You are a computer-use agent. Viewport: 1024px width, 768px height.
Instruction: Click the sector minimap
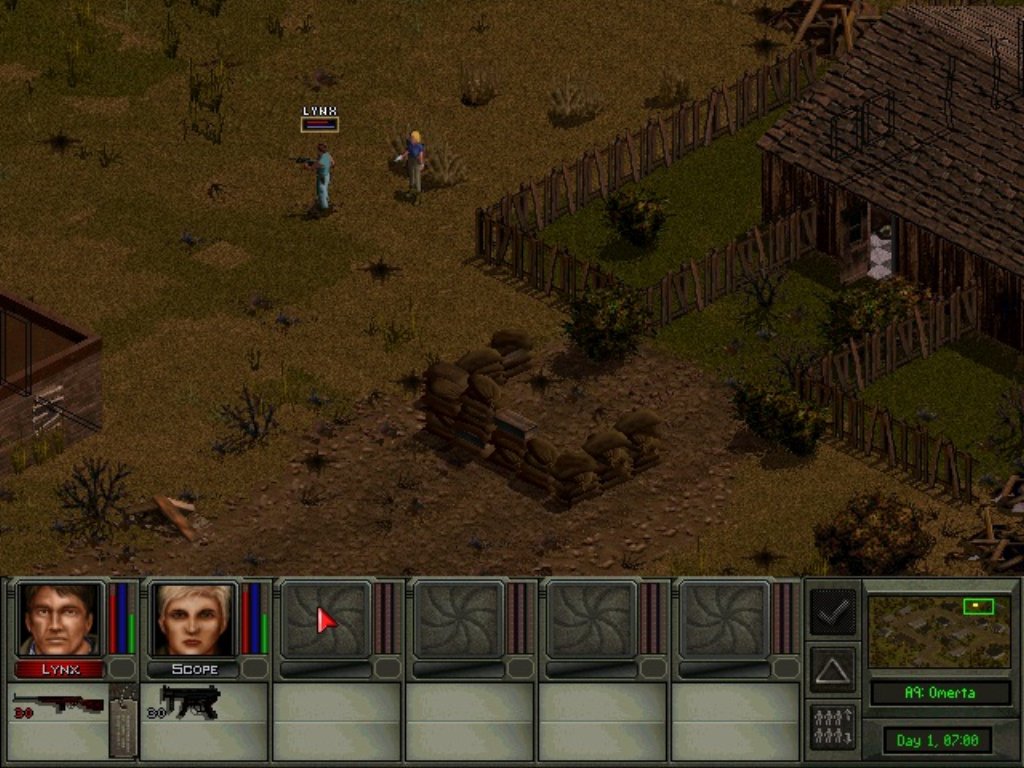click(x=938, y=632)
